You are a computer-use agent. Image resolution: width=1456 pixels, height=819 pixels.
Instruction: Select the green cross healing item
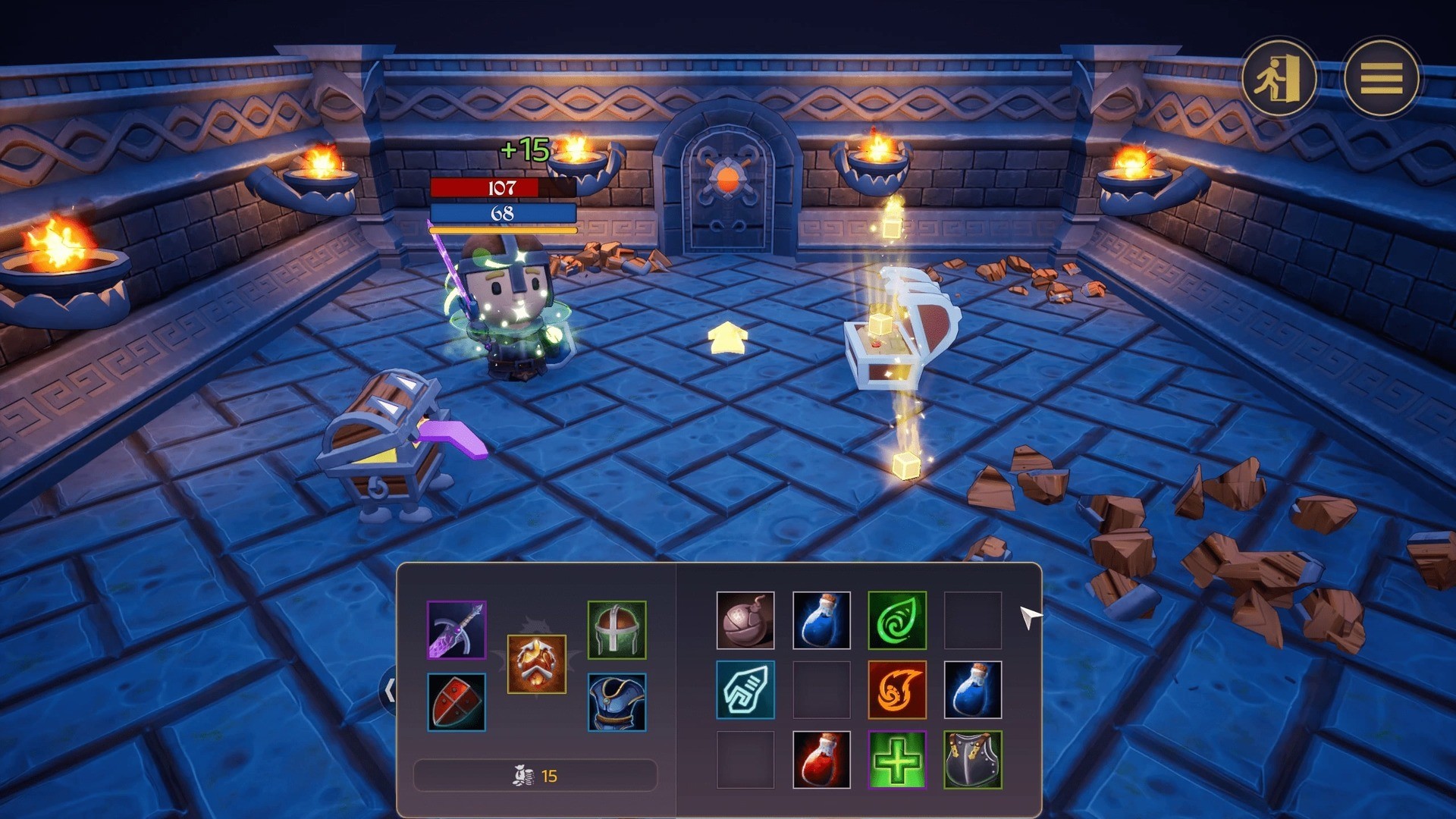[897, 760]
